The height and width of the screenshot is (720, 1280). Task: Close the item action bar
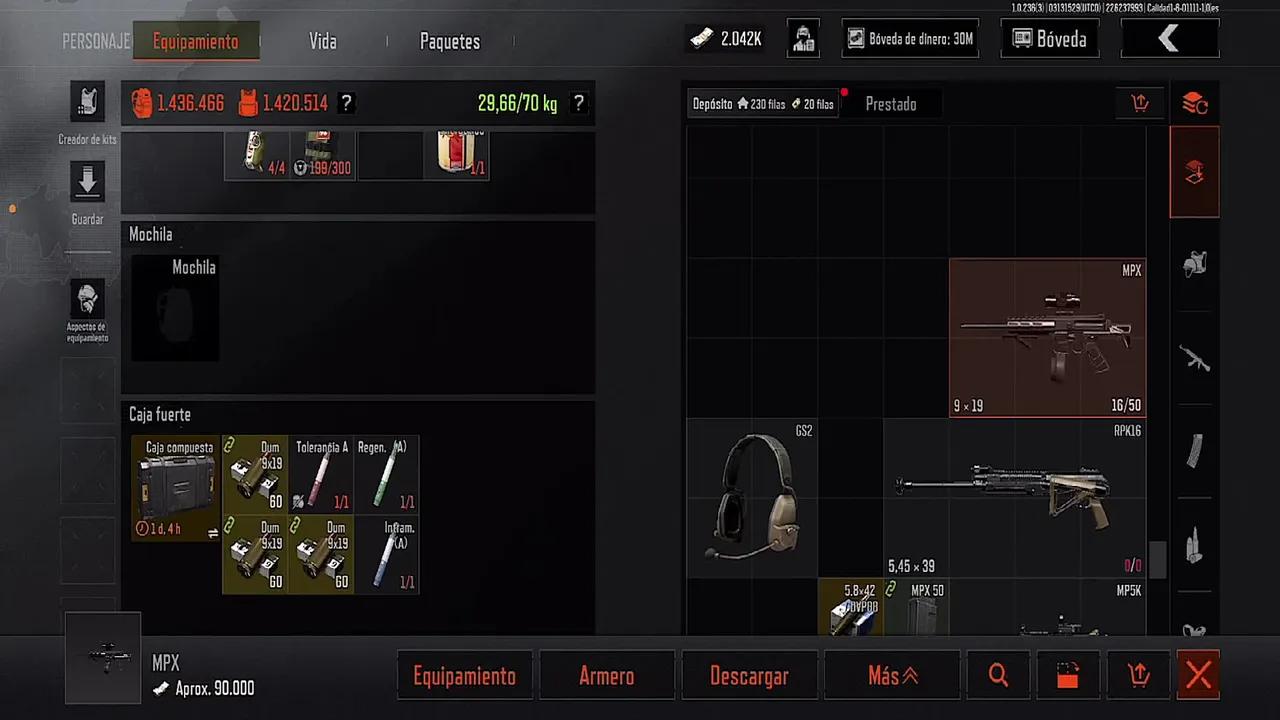[x=1198, y=676]
